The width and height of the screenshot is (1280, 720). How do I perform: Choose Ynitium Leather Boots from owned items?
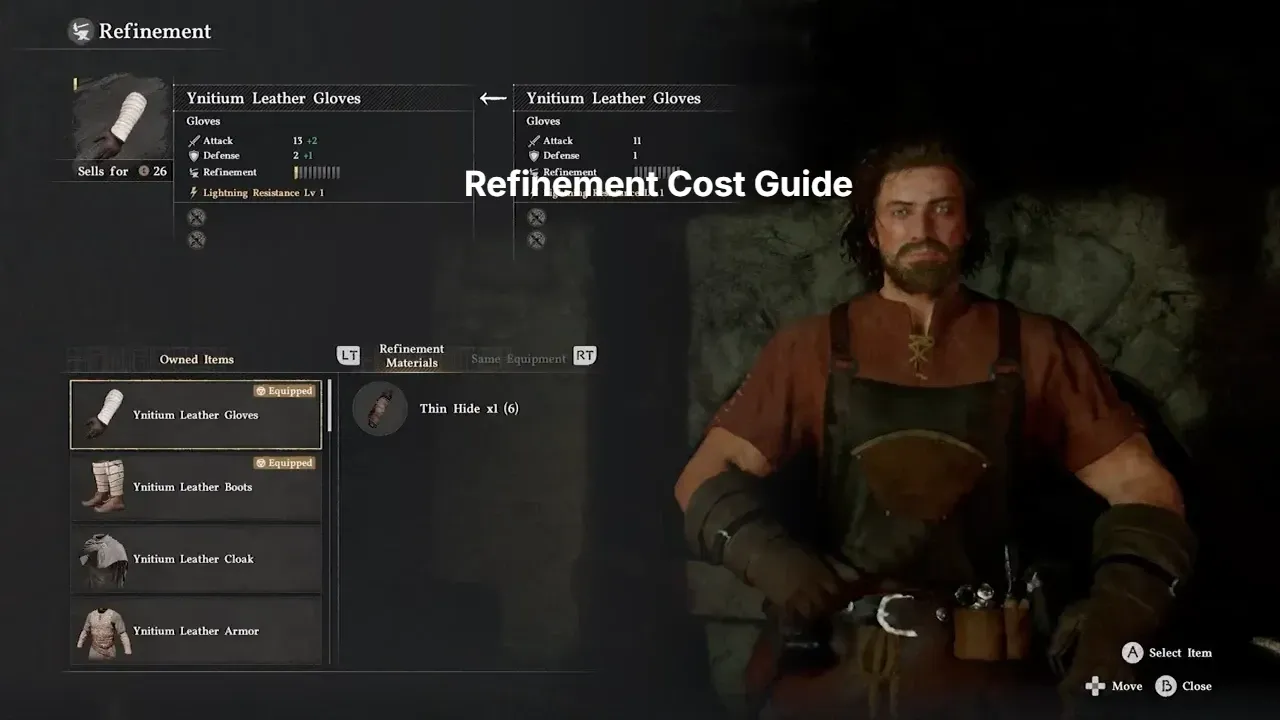(196, 487)
